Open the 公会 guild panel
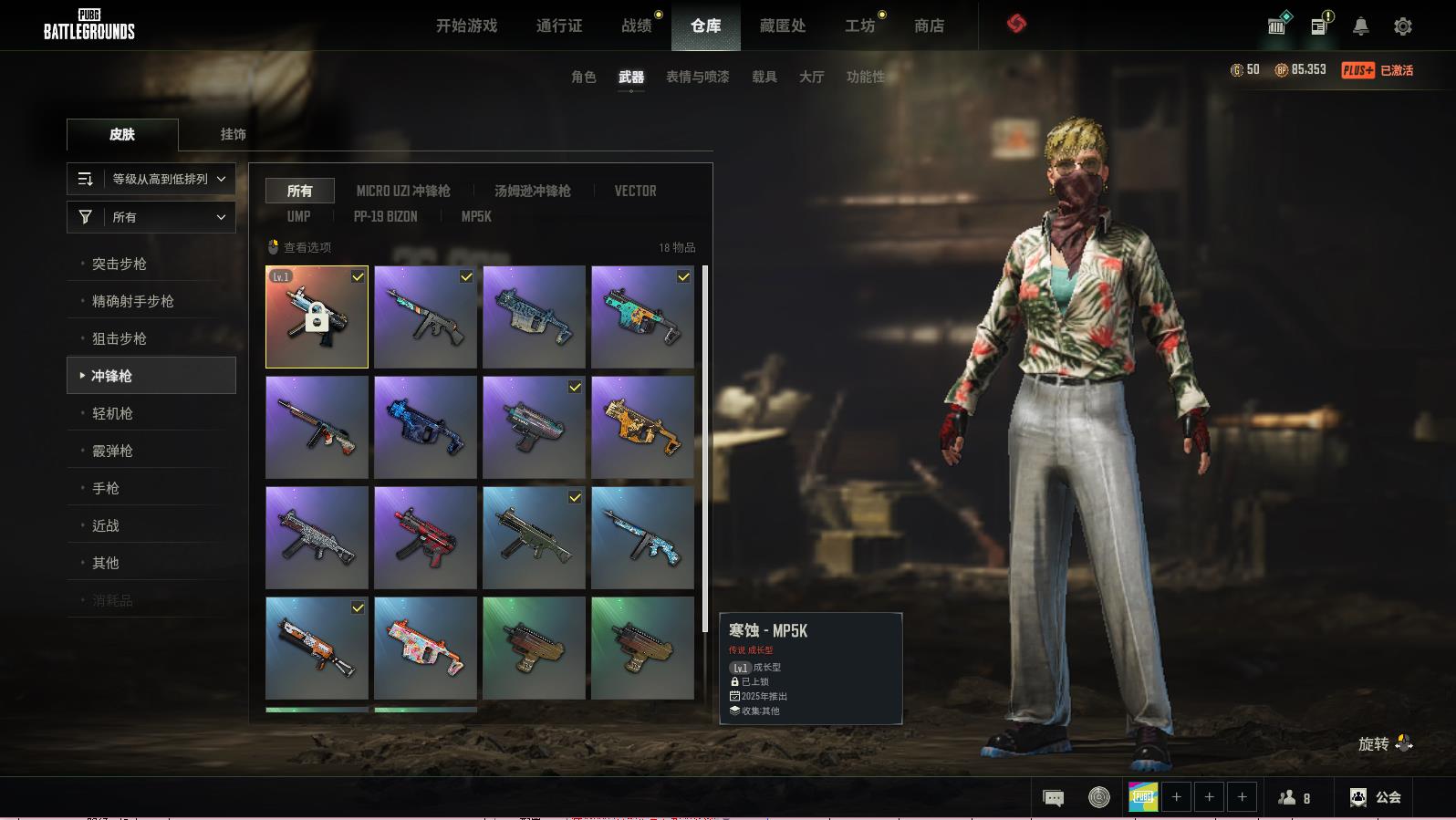This screenshot has height=820, width=1456. [1376, 797]
